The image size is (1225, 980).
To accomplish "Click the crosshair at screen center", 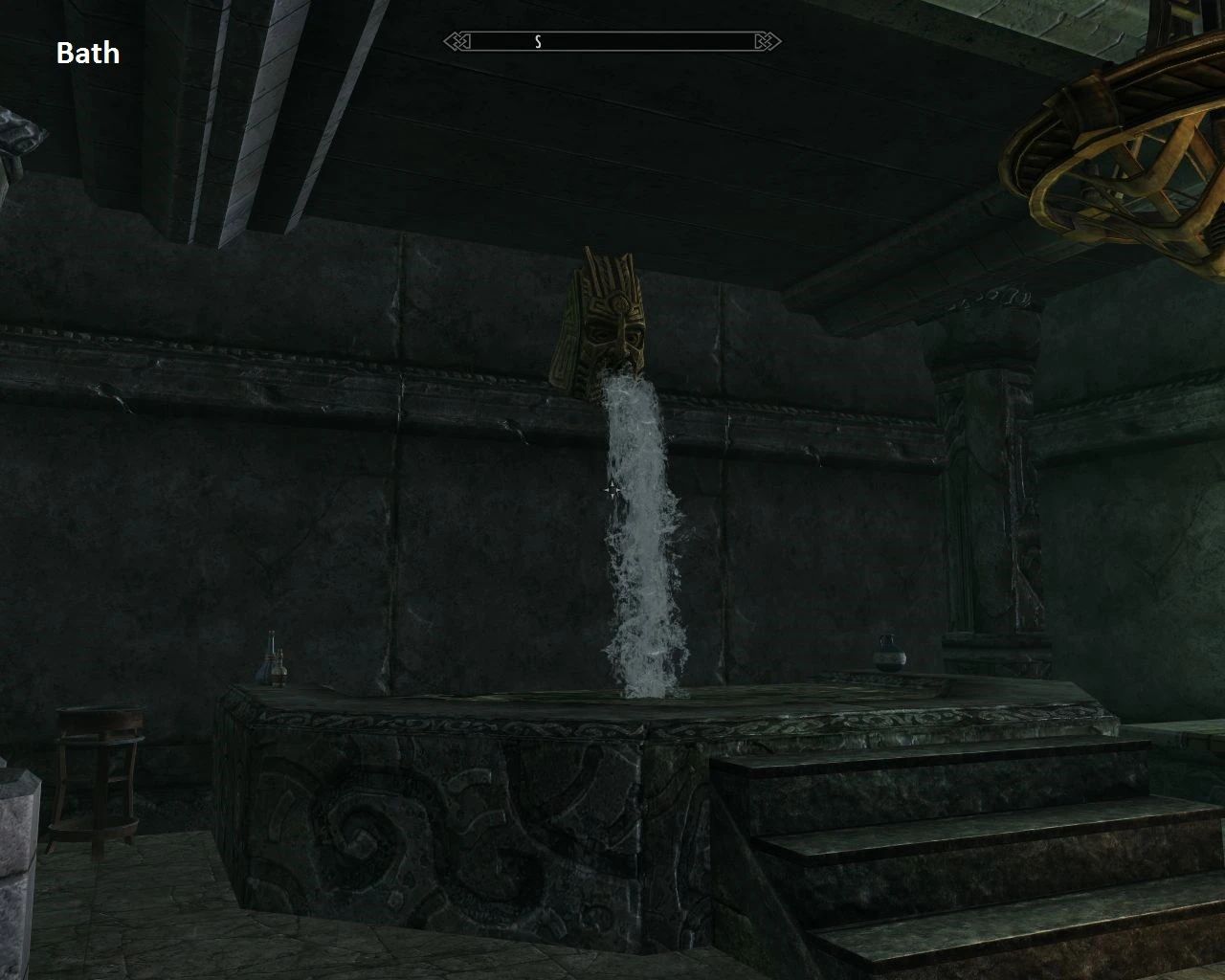I will 612,490.
